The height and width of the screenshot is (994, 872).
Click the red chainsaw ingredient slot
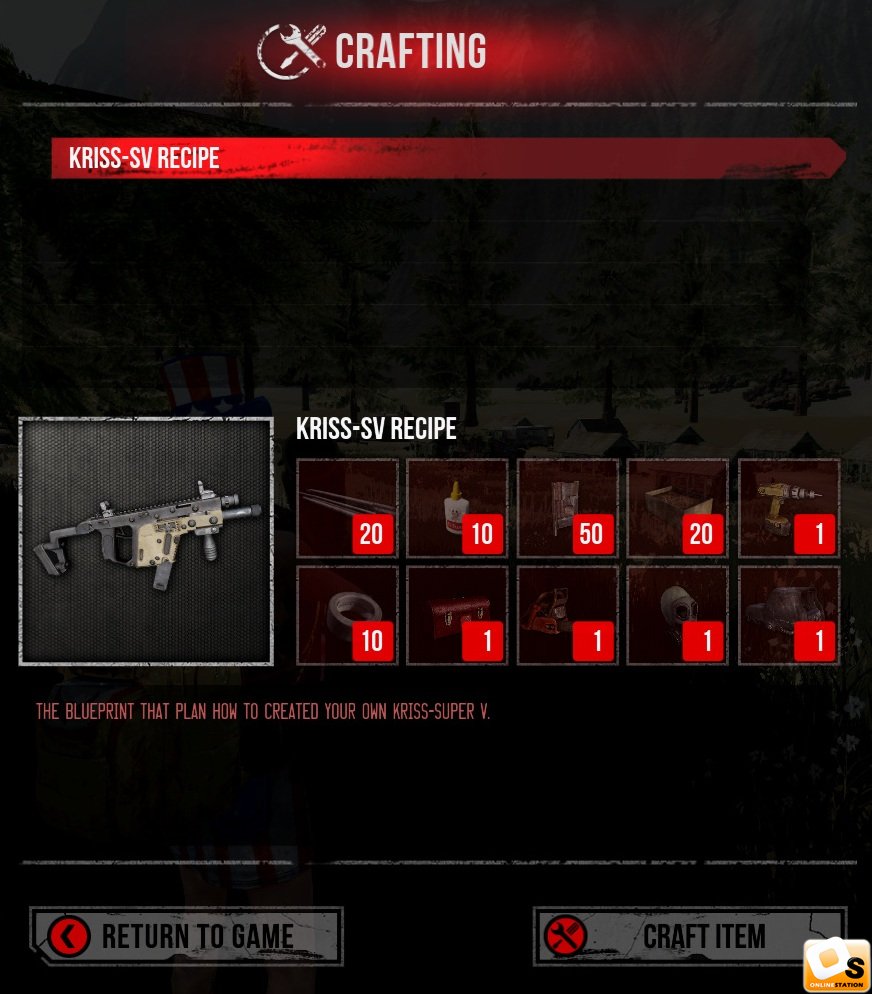click(567, 615)
